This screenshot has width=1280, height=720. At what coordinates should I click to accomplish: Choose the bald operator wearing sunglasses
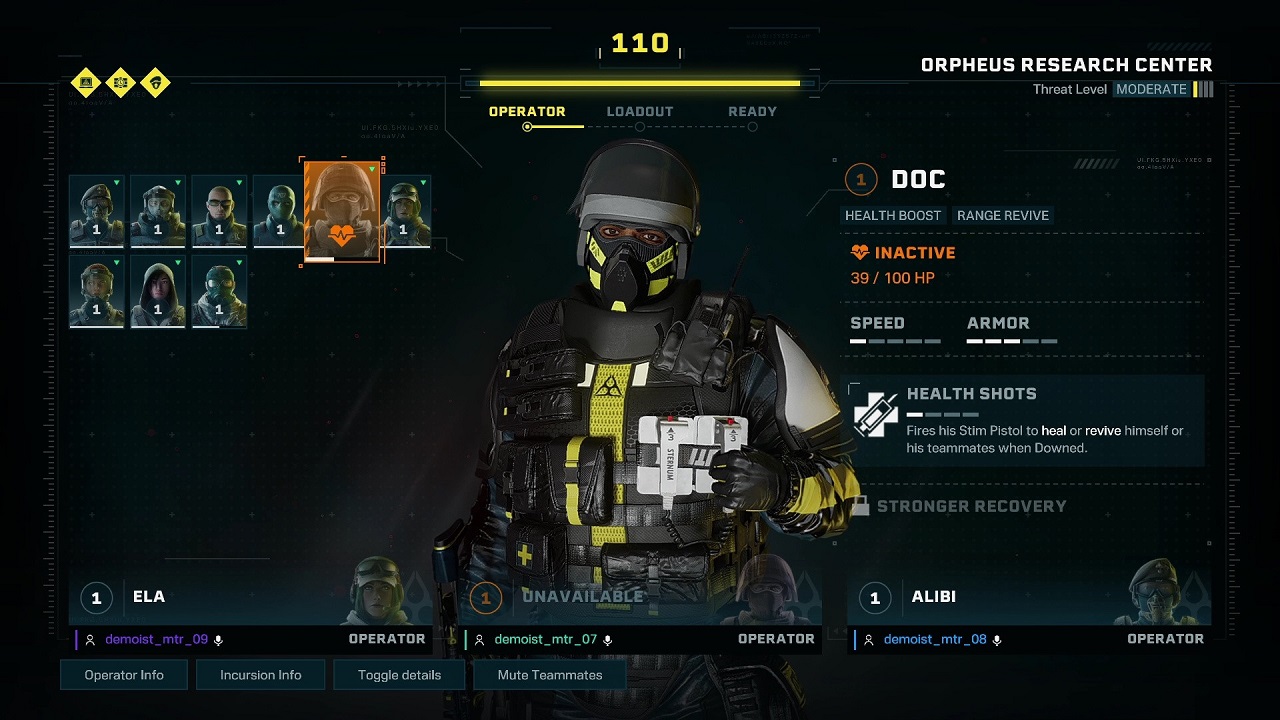click(x=218, y=212)
